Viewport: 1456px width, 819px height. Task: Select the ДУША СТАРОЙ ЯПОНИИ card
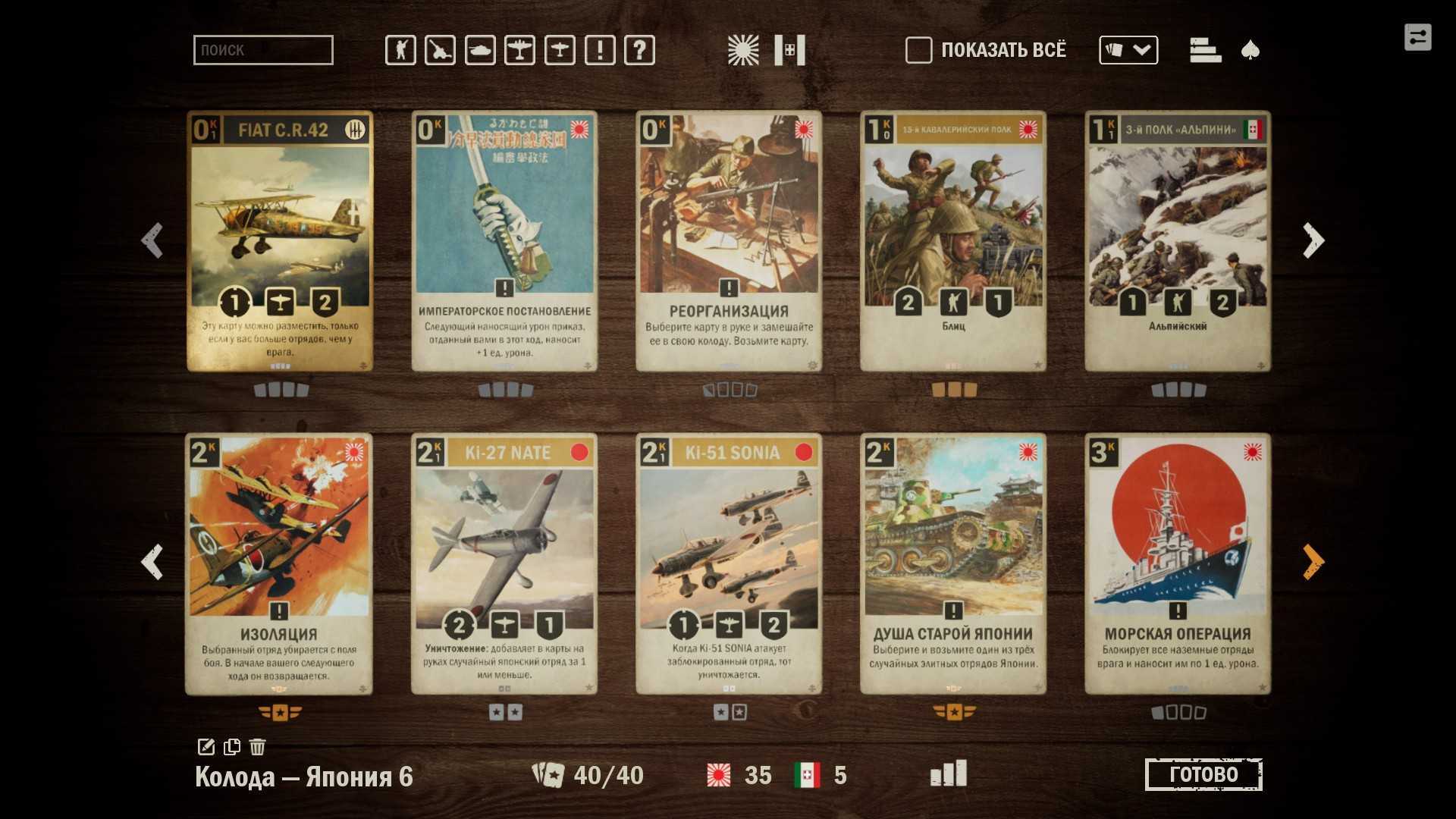(x=953, y=563)
